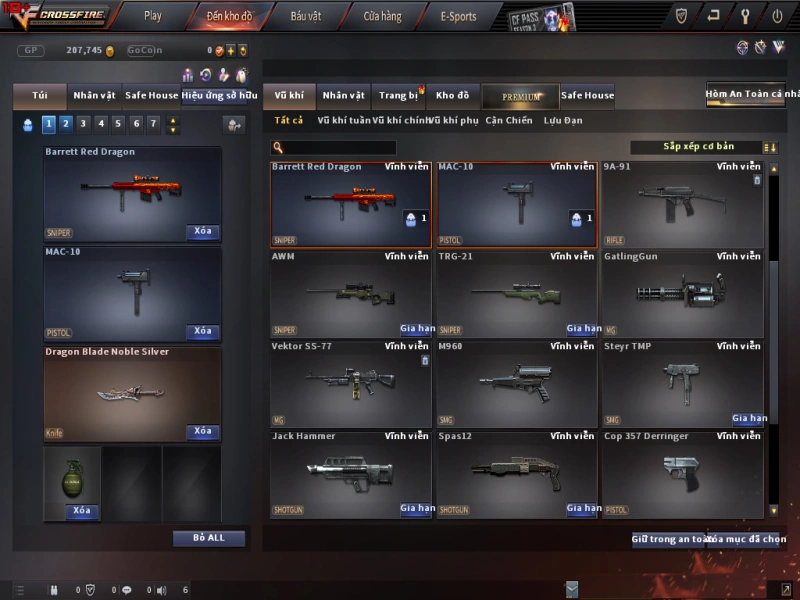The width and height of the screenshot is (800, 600).
Task: Extend the AWM with Gia hạn
Action: coord(416,329)
